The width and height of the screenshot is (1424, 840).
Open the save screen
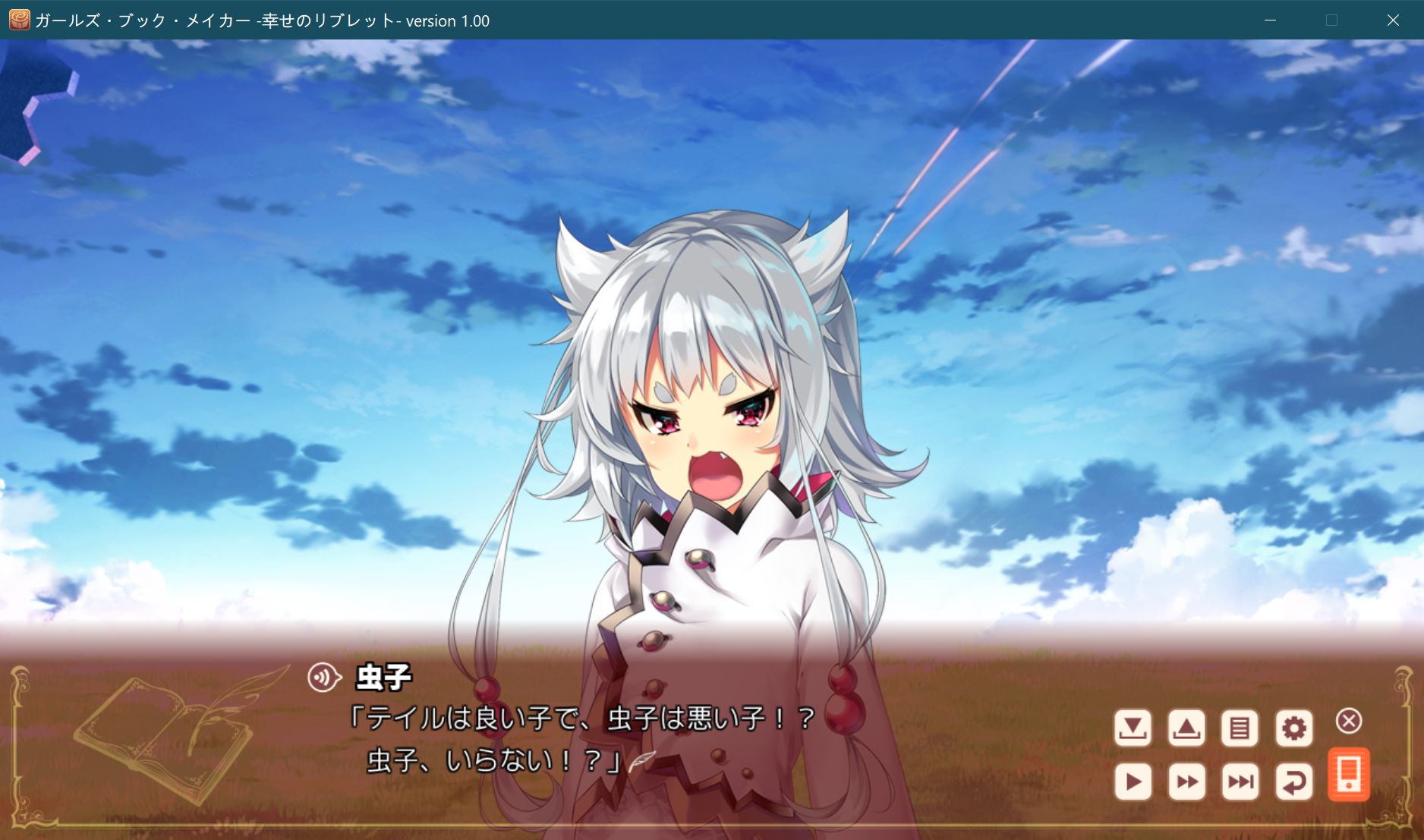(x=1133, y=727)
